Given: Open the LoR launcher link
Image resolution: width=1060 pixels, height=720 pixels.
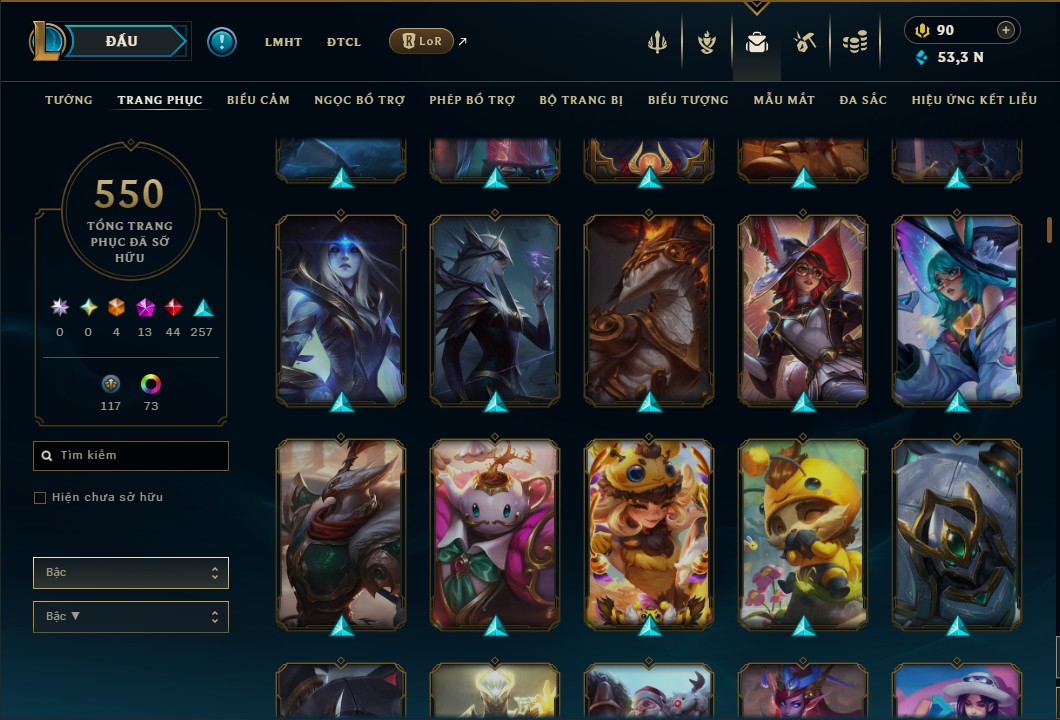Looking at the screenshot, I should pyautogui.click(x=421, y=41).
